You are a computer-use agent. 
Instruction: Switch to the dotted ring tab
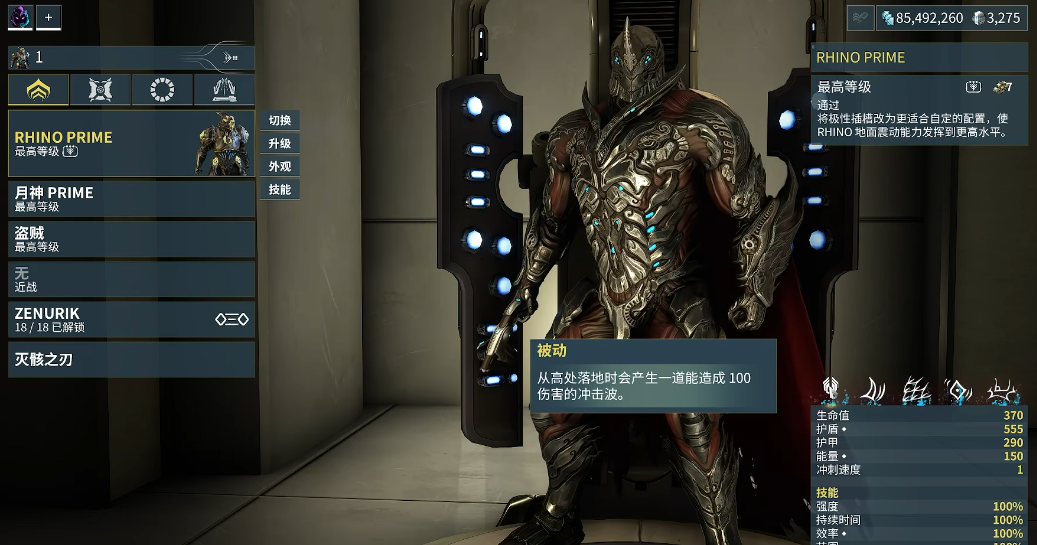(162, 91)
